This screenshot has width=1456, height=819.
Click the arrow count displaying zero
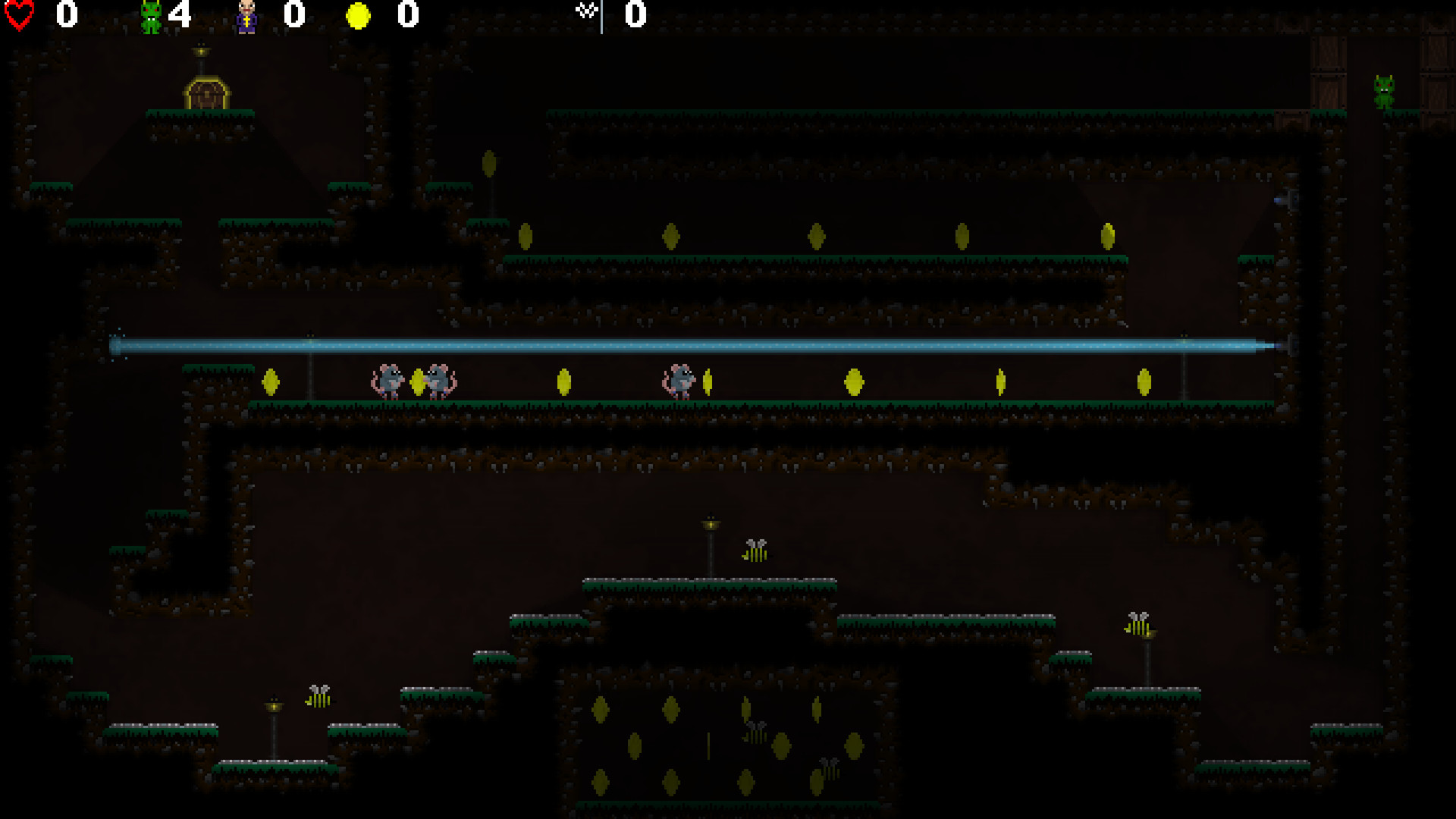pos(634,15)
